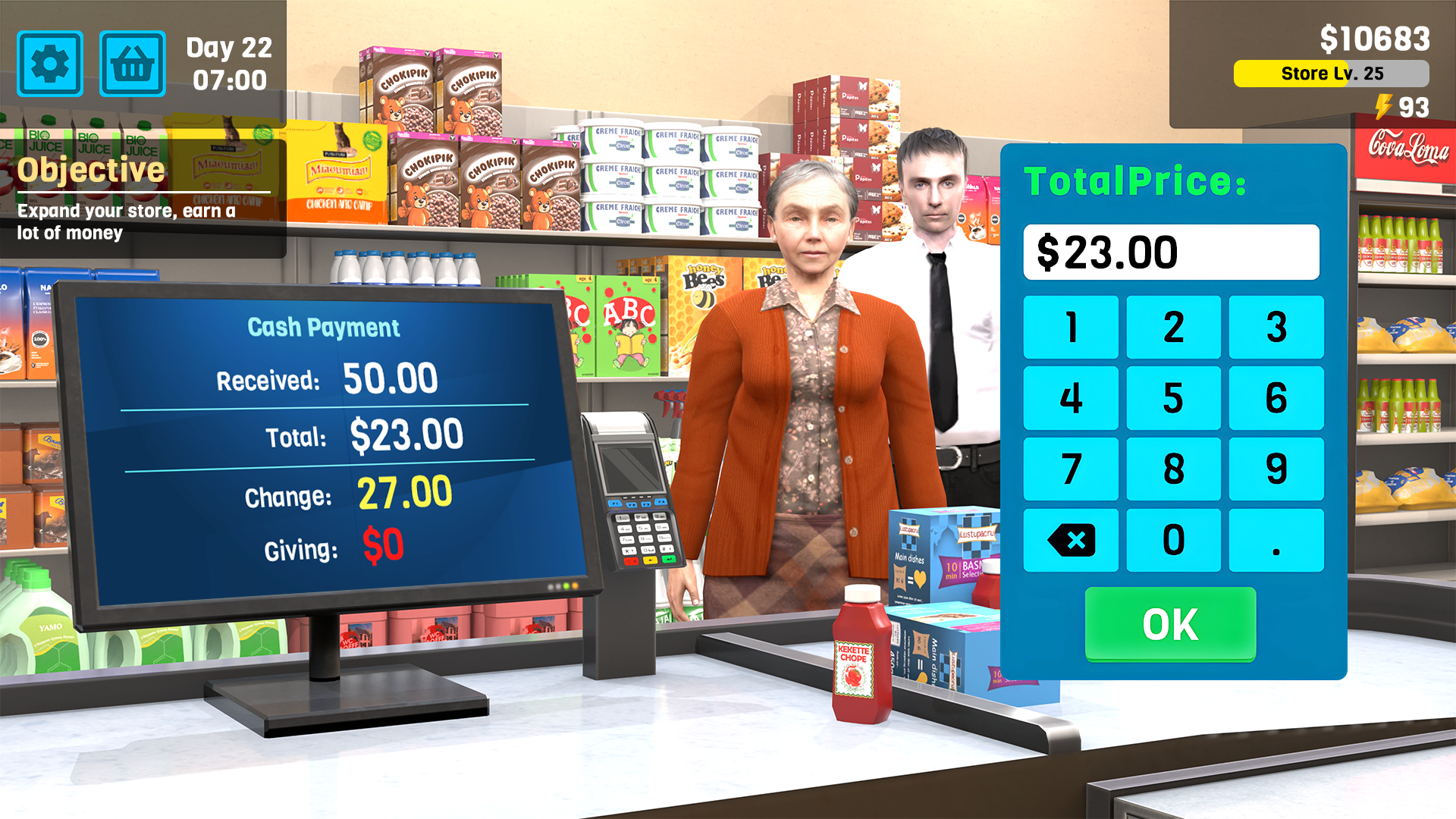Select the TotalPrice amount field
The image size is (1456, 819).
1172,252
